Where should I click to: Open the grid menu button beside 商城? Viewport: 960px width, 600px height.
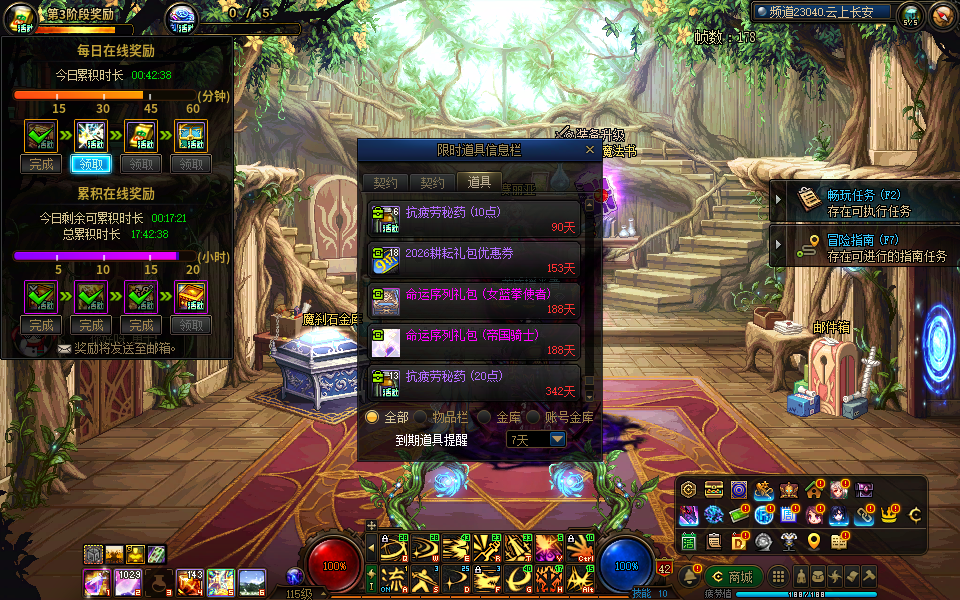[x=778, y=577]
